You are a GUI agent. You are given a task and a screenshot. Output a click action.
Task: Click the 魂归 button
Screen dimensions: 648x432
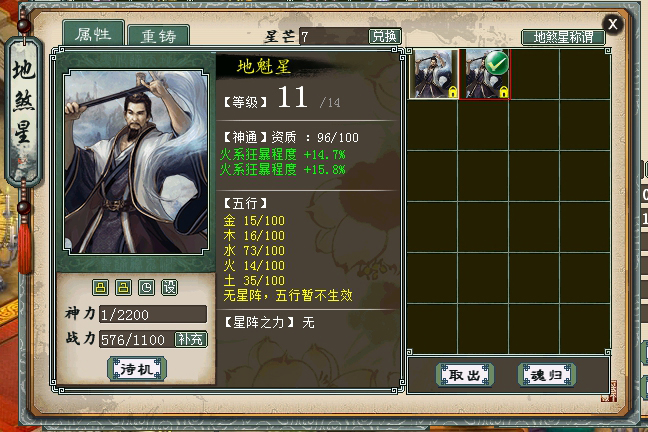pos(546,374)
